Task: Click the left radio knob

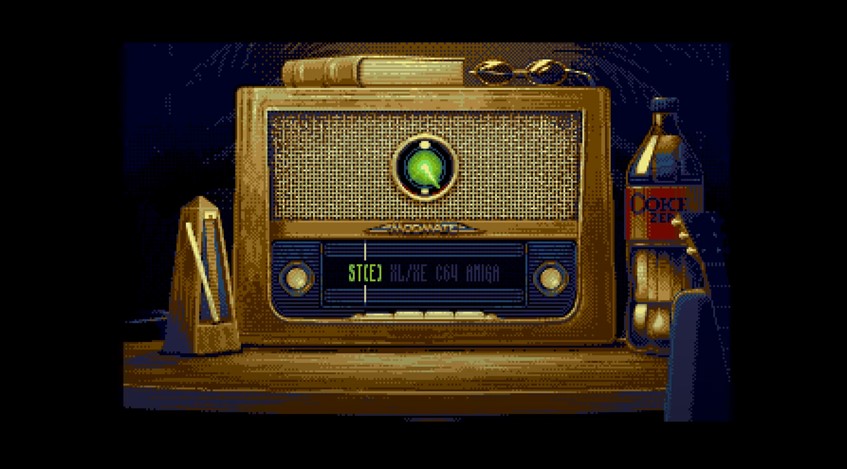Action: [x=296, y=277]
